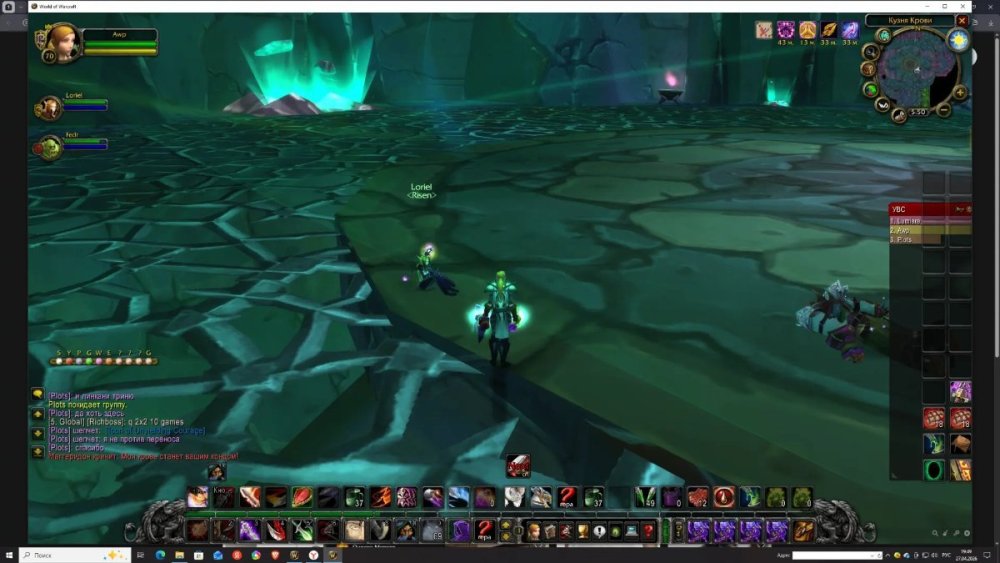
Task: Open the achievements goblet micro button
Action: [x=583, y=531]
